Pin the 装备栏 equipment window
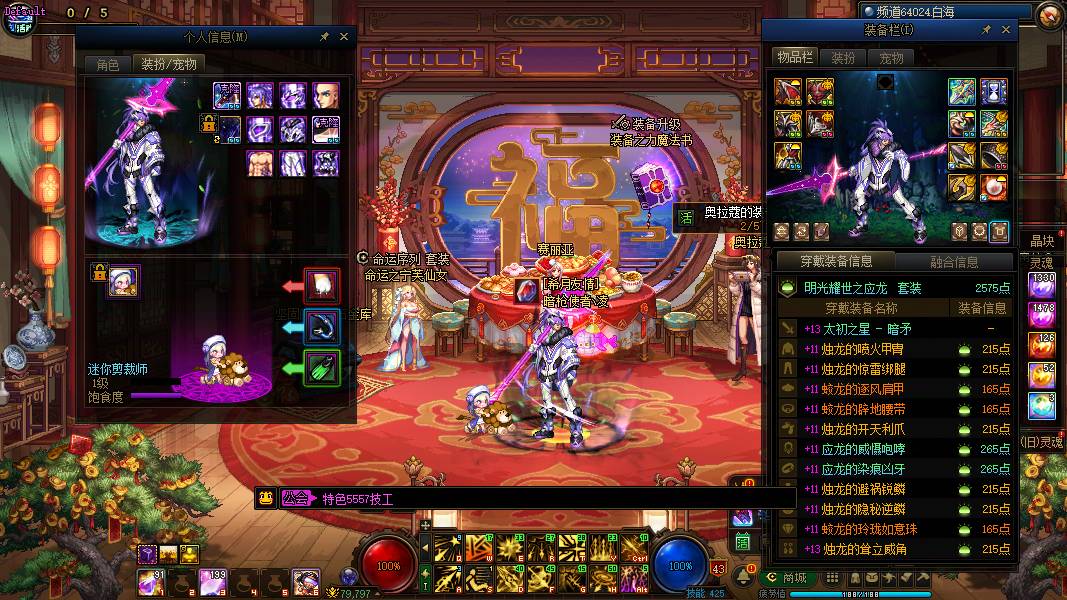The image size is (1067, 600). [984, 30]
